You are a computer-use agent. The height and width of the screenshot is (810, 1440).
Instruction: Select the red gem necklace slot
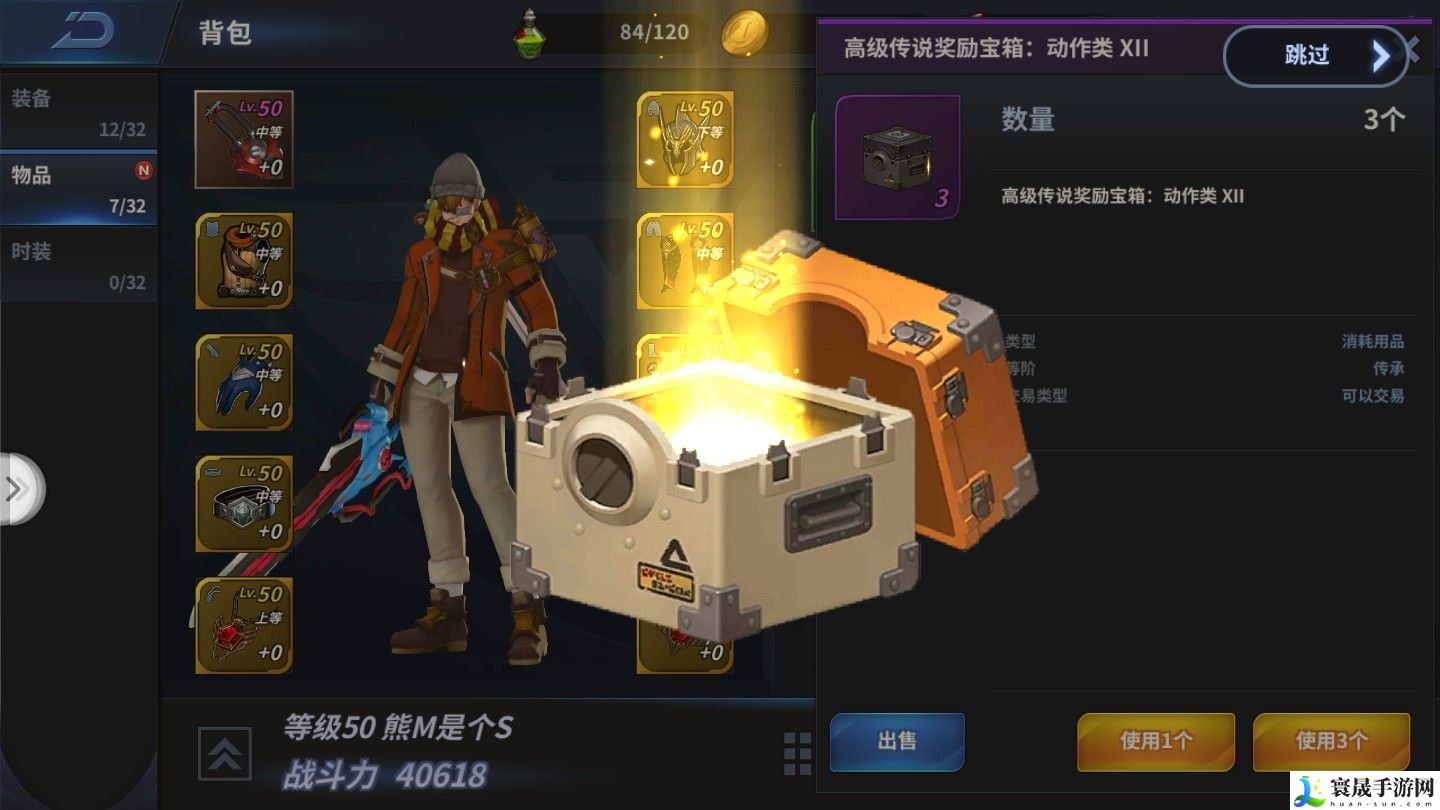[x=244, y=625]
